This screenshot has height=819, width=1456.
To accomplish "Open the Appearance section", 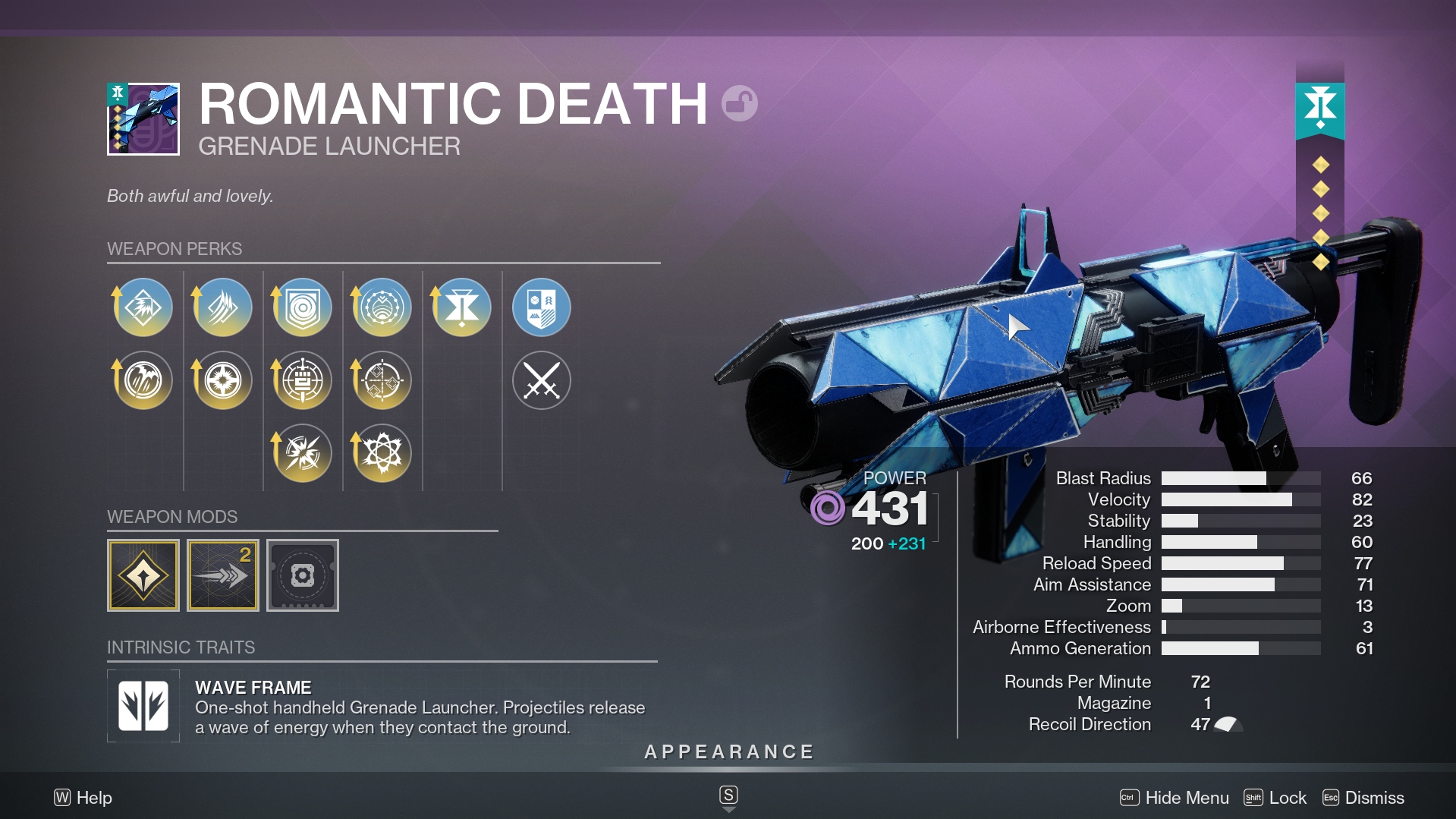I will pos(728,752).
